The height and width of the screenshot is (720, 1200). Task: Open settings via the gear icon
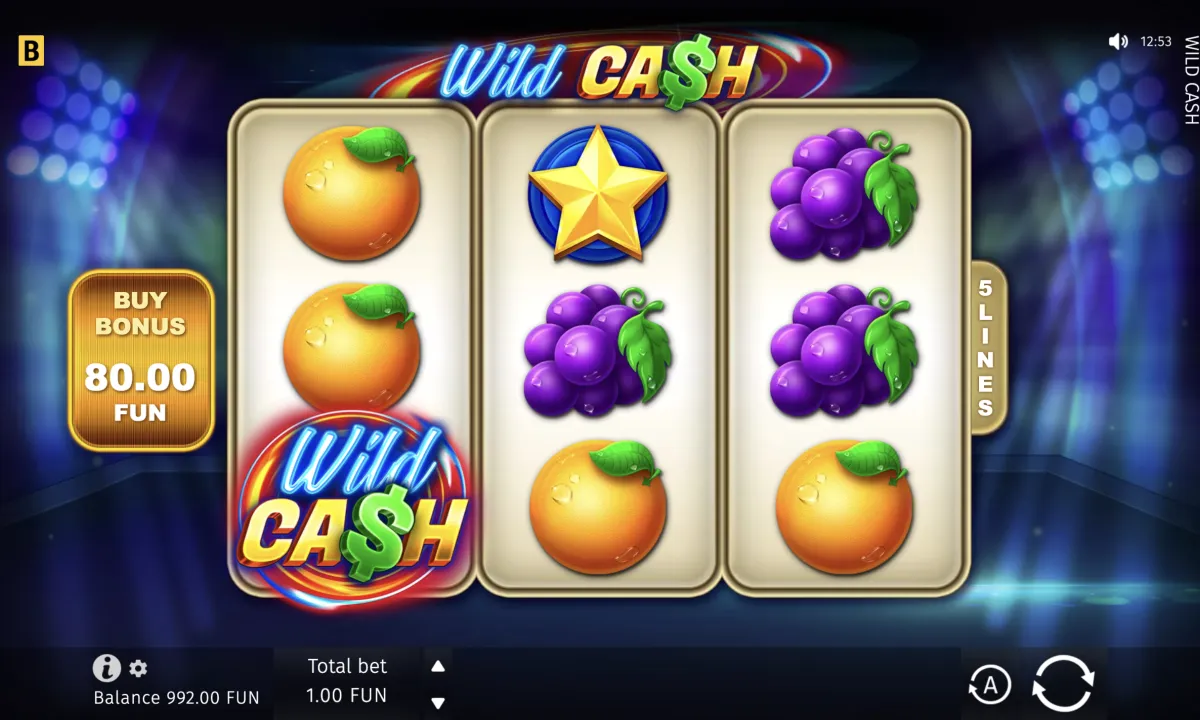click(x=138, y=668)
